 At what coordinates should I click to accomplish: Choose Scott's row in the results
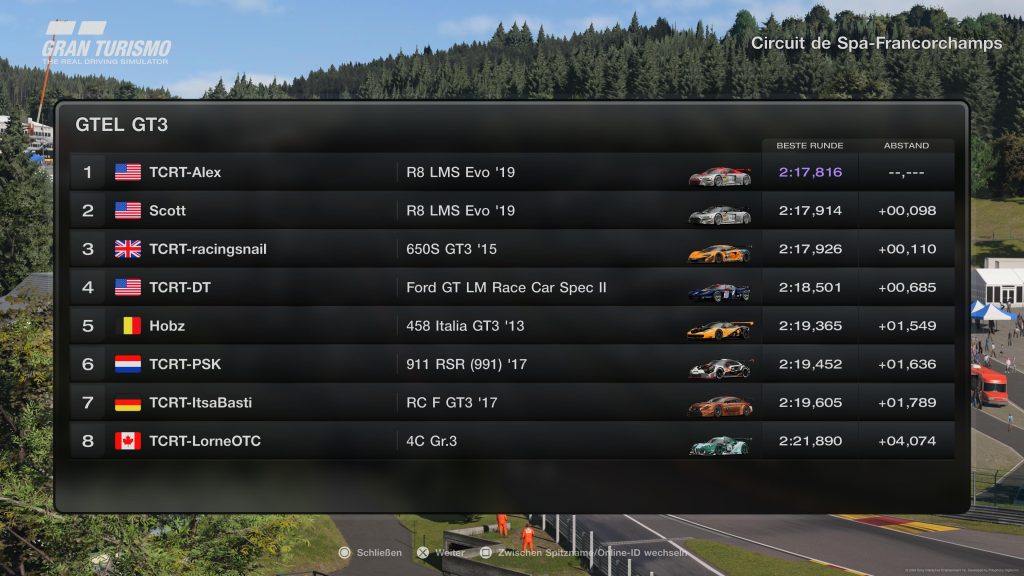[510, 211]
